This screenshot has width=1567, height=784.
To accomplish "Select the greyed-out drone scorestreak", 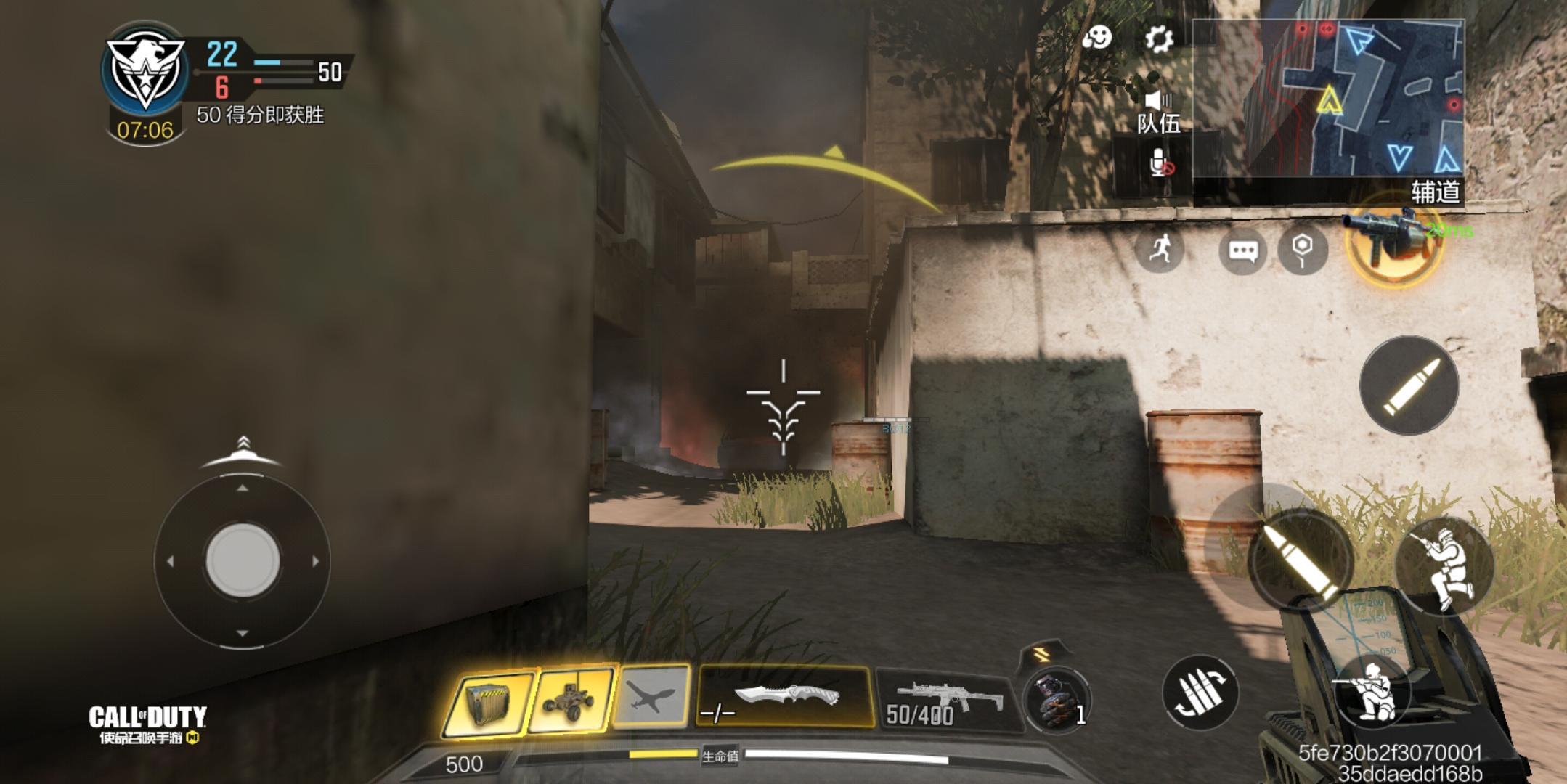I will tap(651, 698).
